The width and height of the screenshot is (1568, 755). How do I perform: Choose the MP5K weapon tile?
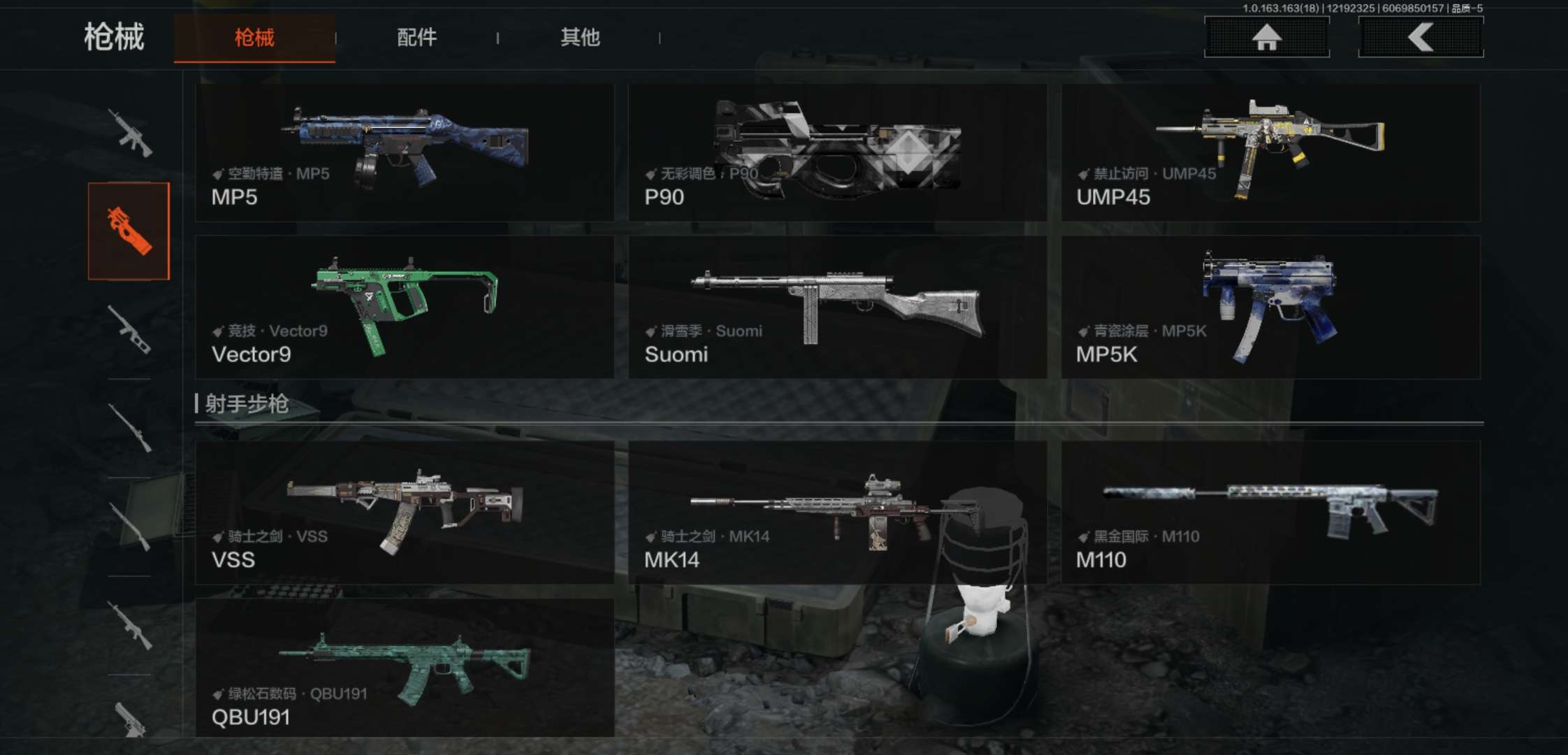pyautogui.click(x=1270, y=308)
